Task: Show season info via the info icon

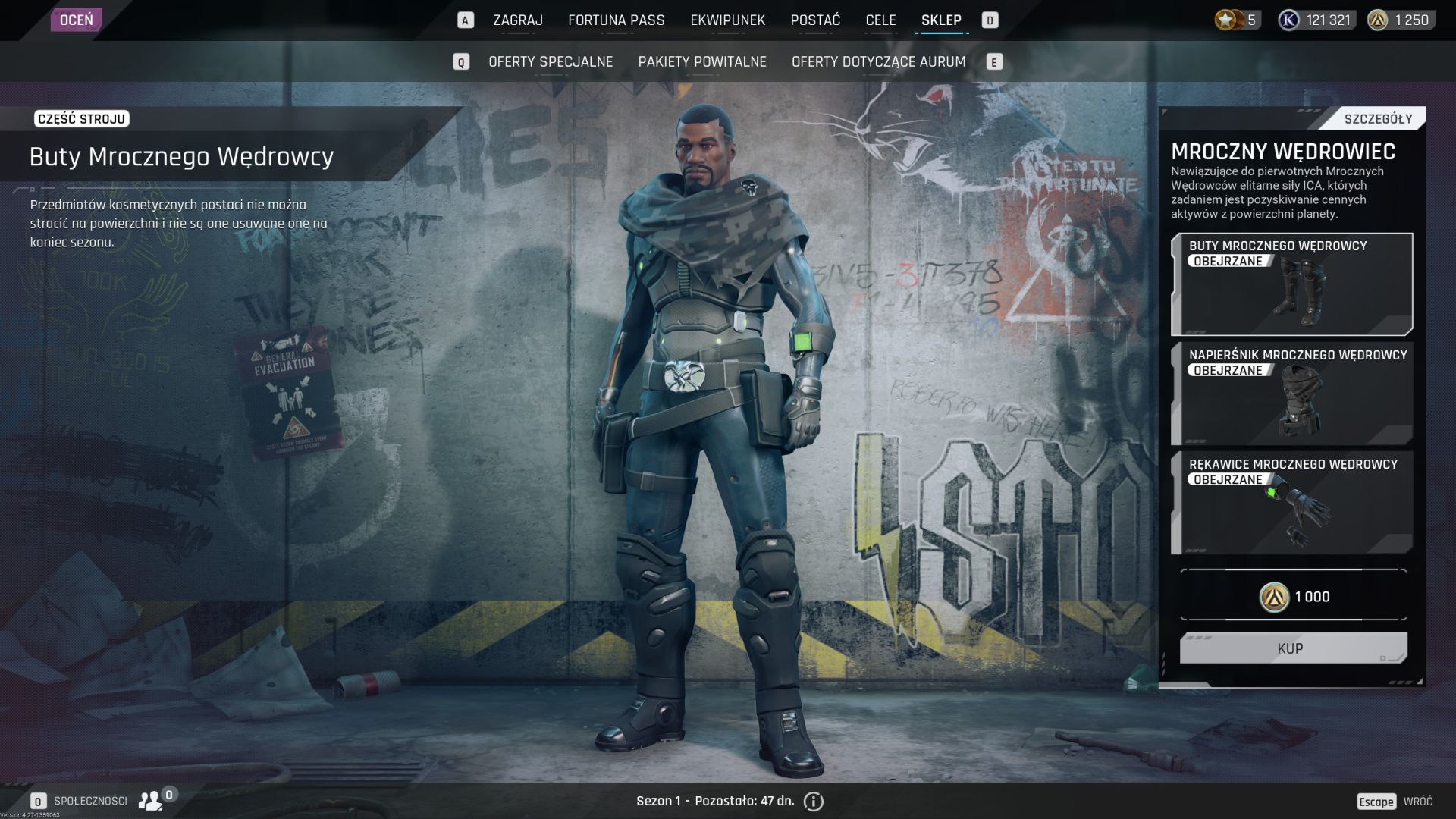Action: click(813, 802)
